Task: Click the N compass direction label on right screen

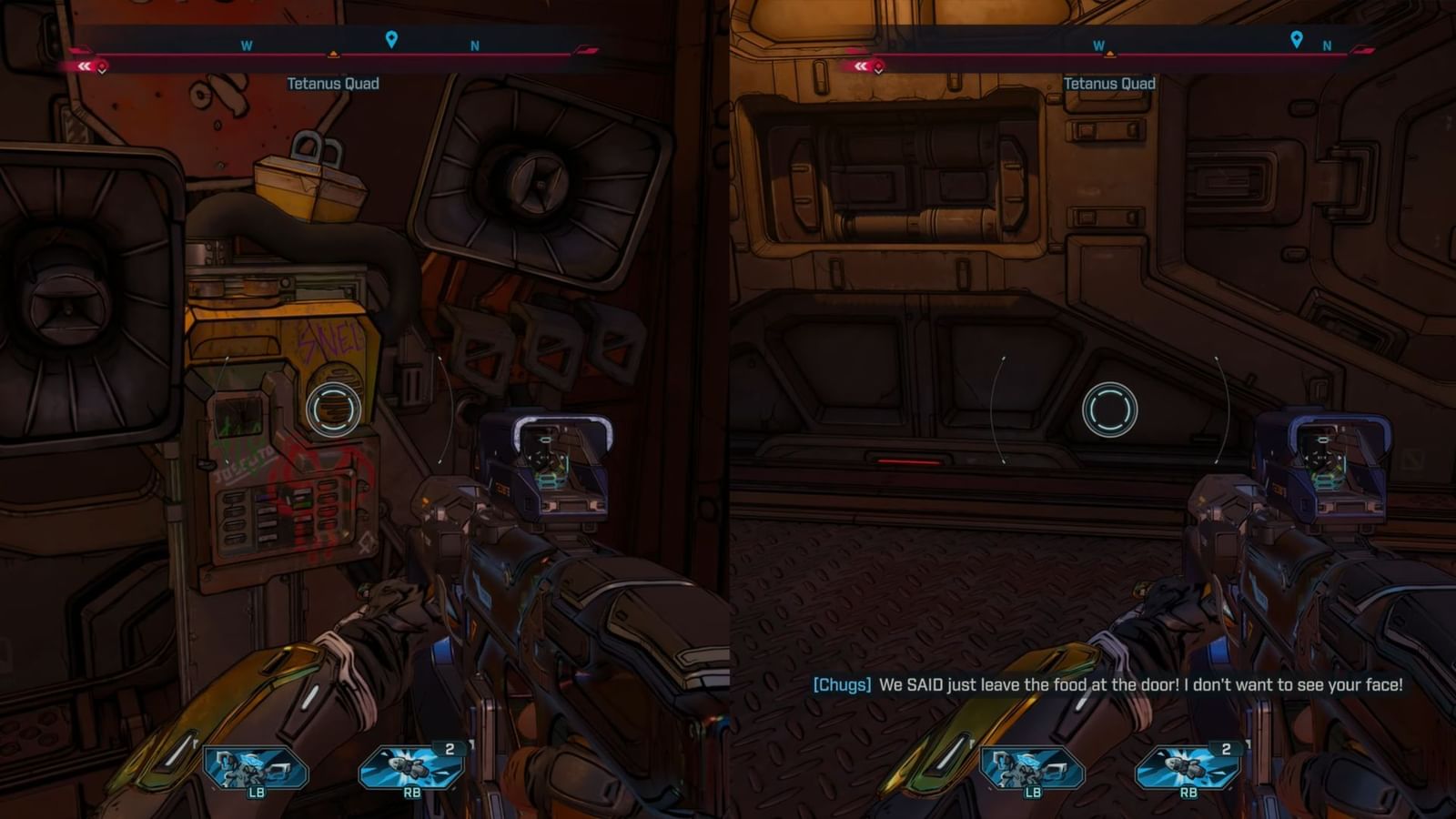Action: click(1328, 41)
